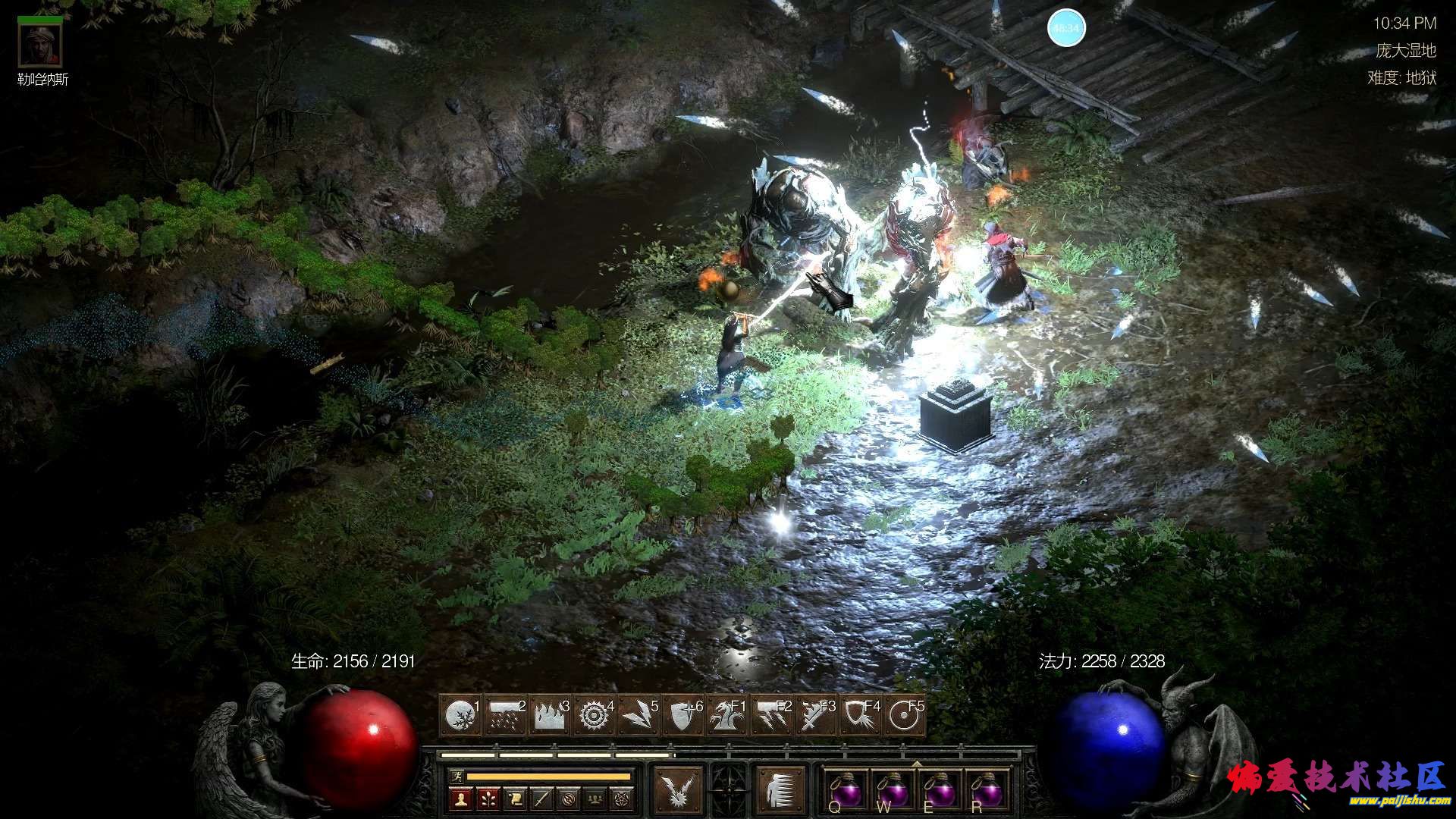The width and height of the screenshot is (1456, 819).
Task: Select the spiked ring skill on hotkey 4
Action: [x=594, y=715]
